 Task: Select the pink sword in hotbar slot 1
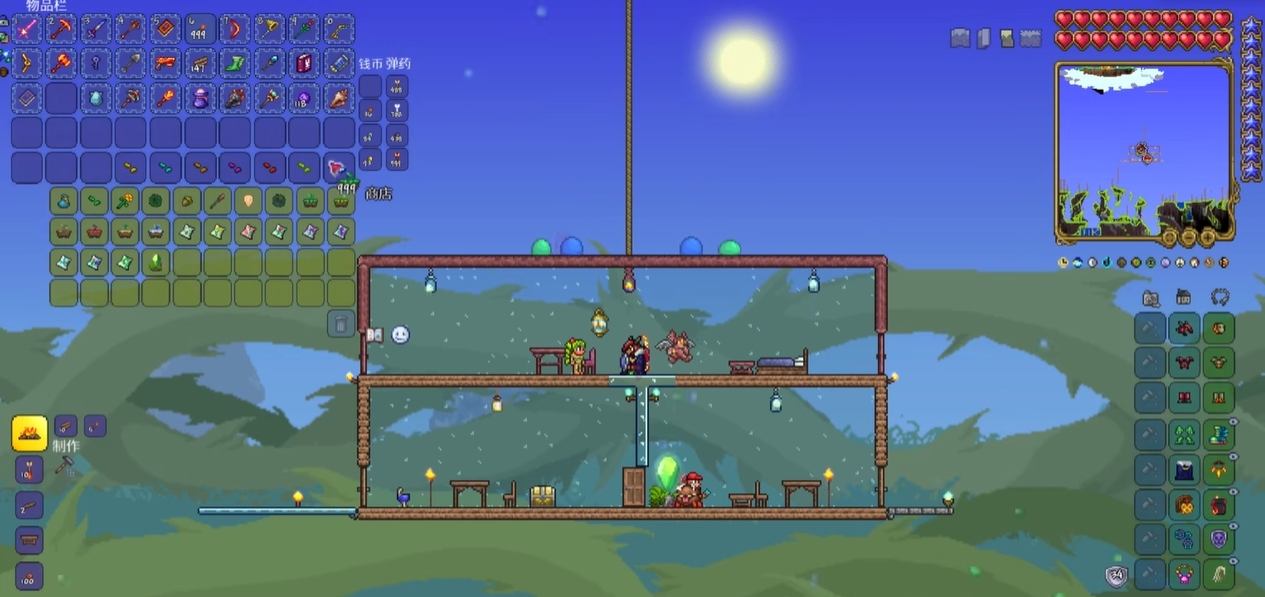pos(27,28)
